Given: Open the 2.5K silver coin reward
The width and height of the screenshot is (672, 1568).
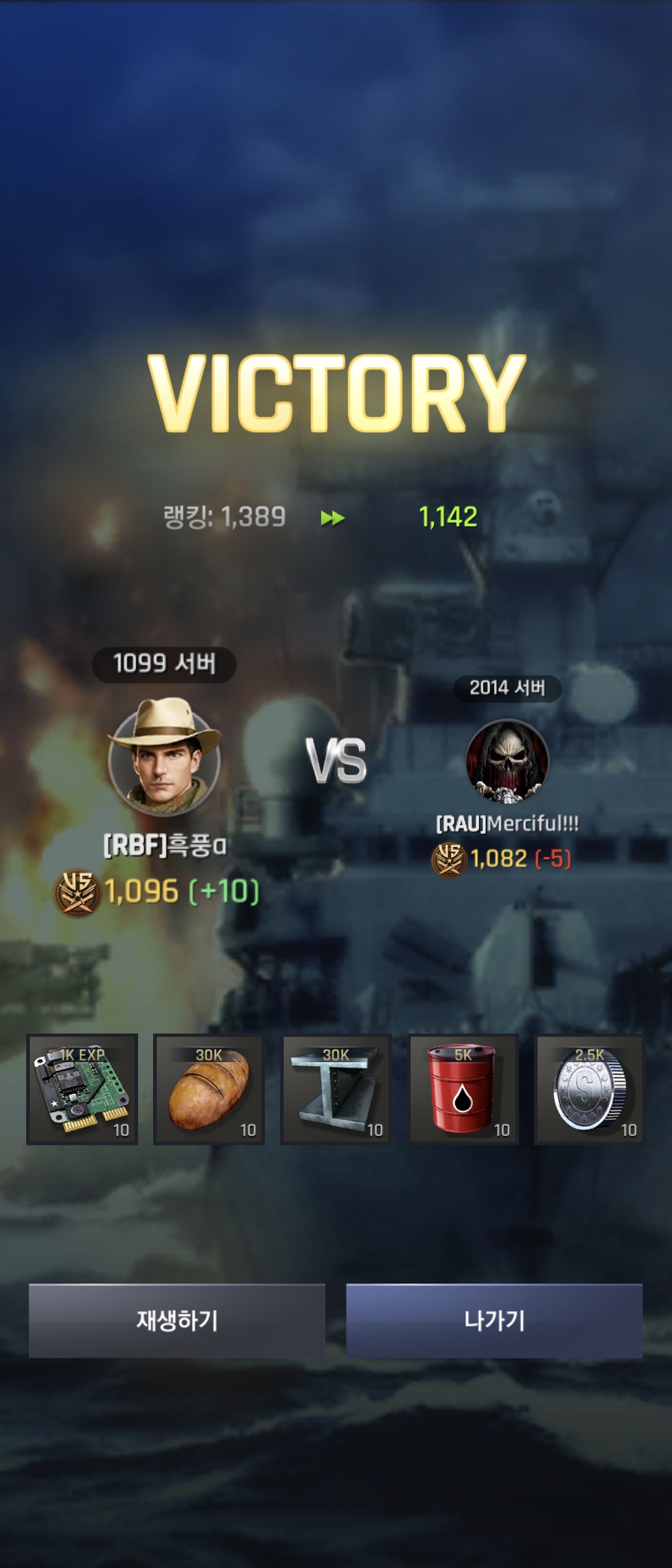Looking at the screenshot, I should click(x=589, y=1089).
